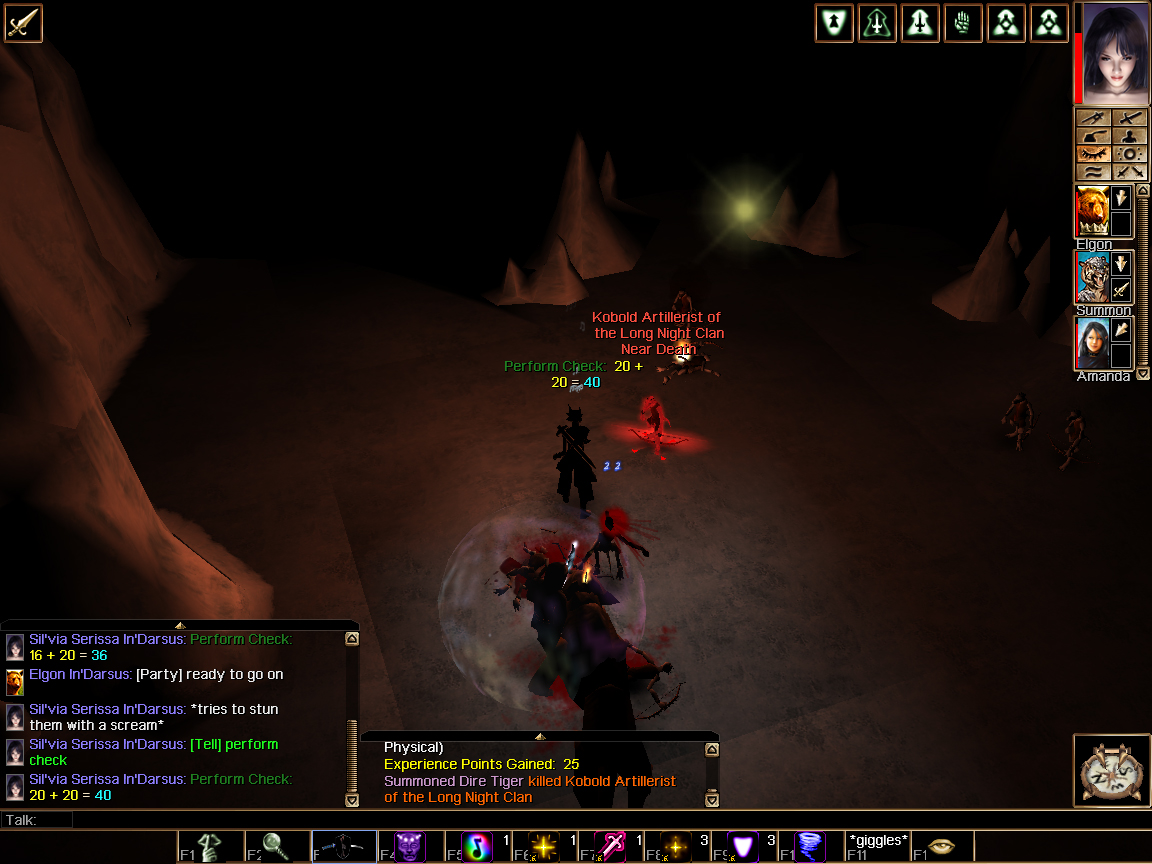
Task: Click the shield with arrow status effect icon
Action: click(x=834, y=23)
